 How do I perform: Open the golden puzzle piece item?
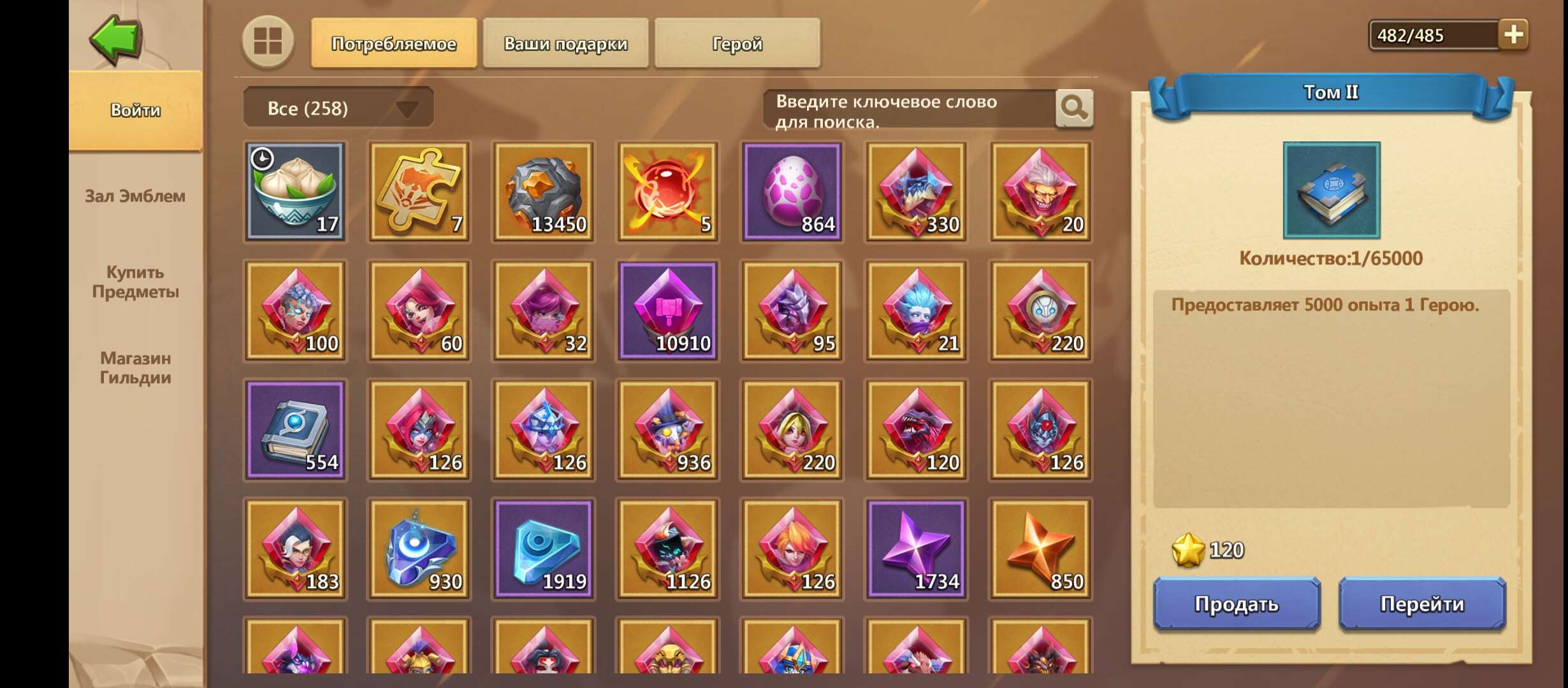[418, 190]
